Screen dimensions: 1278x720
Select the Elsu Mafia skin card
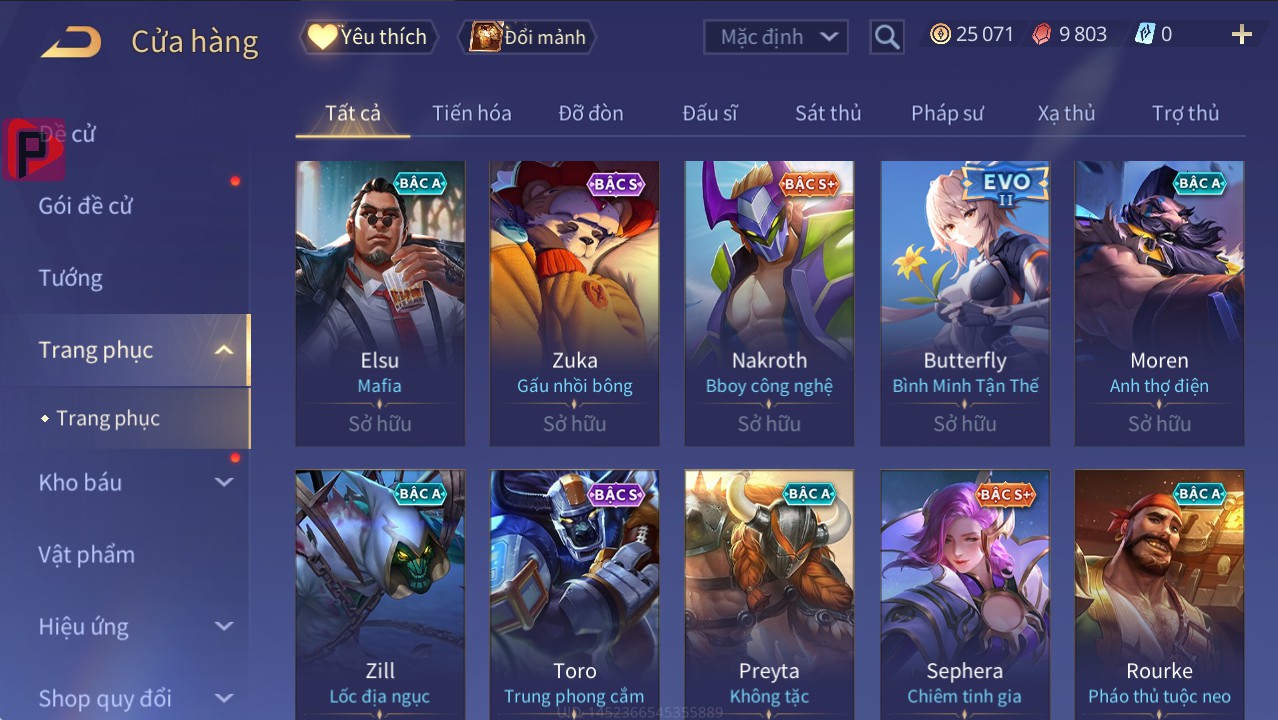[380, 302]
